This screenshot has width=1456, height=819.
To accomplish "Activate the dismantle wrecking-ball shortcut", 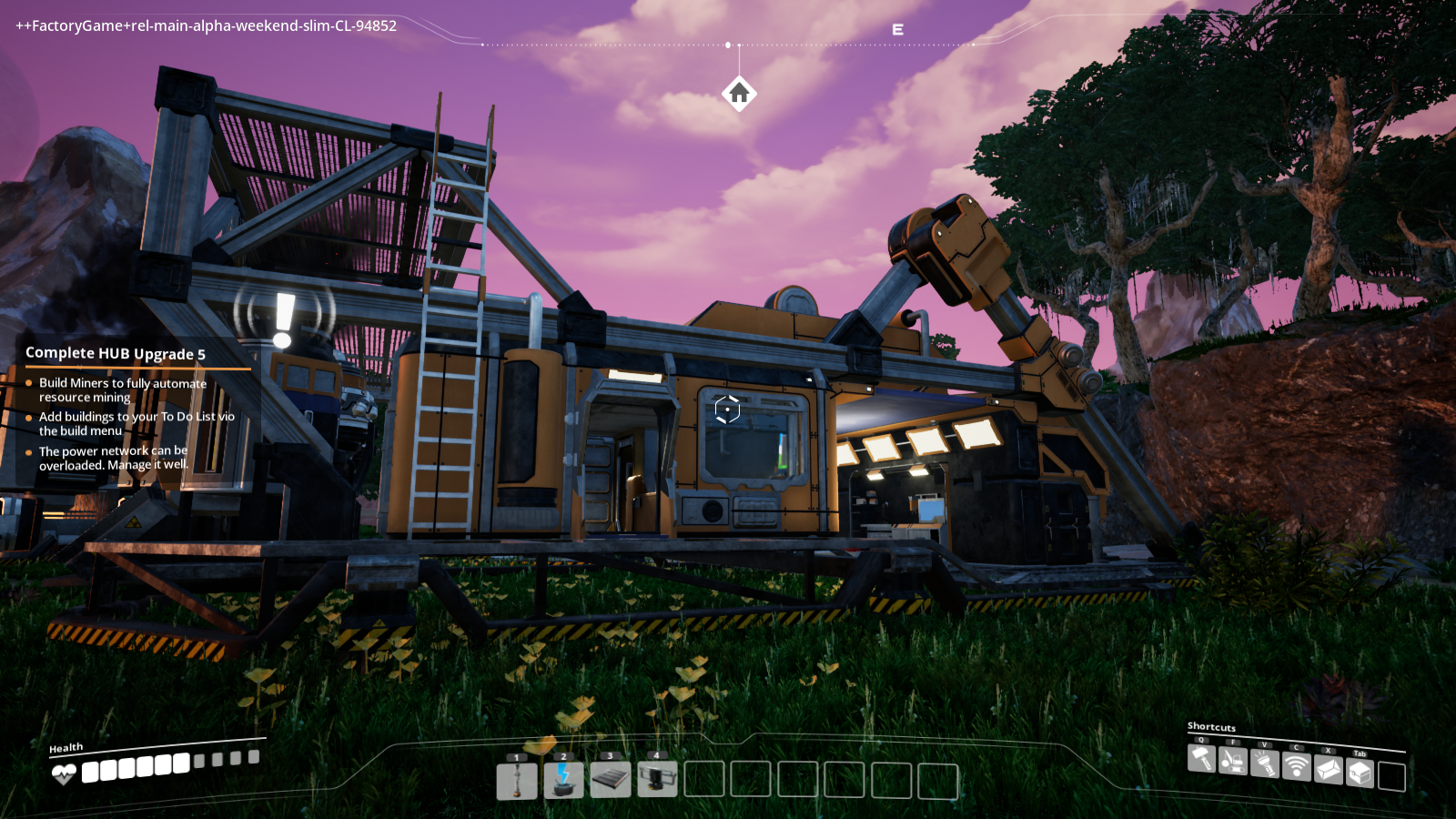I will coord(1233,761).
